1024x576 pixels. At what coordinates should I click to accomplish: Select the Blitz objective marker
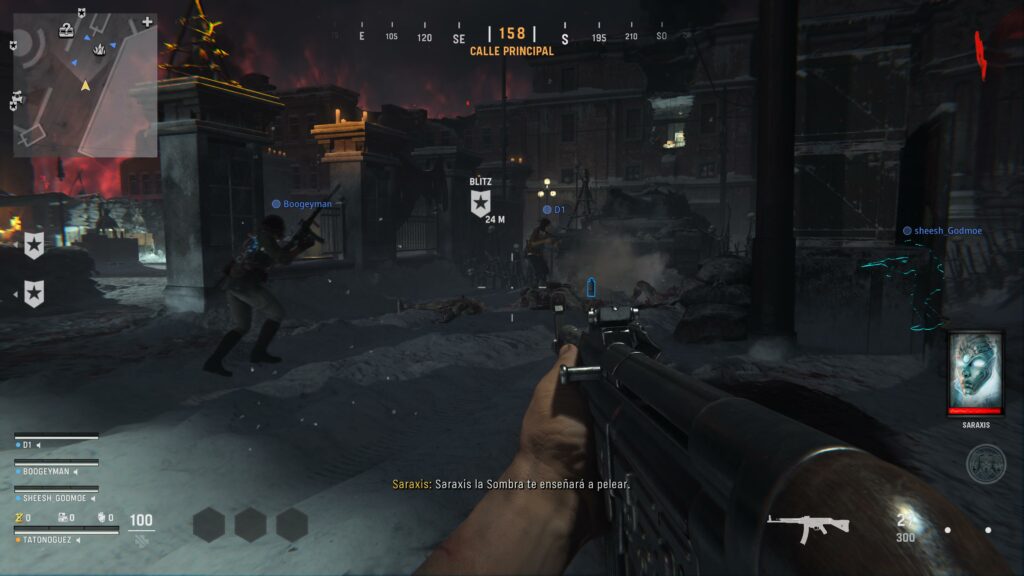tap(480, 203)
